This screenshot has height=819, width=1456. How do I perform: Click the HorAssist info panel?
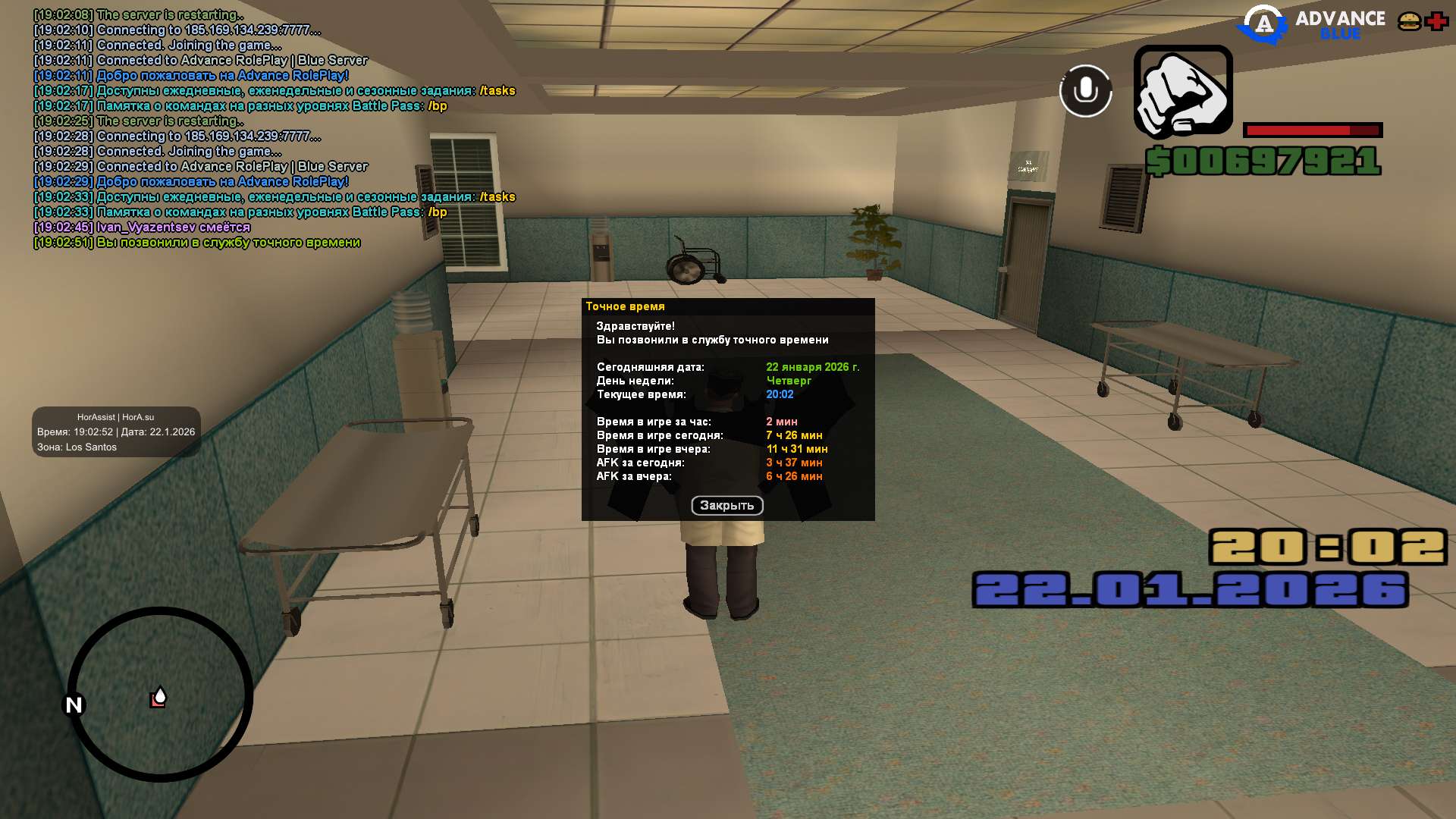click(116, 432)
